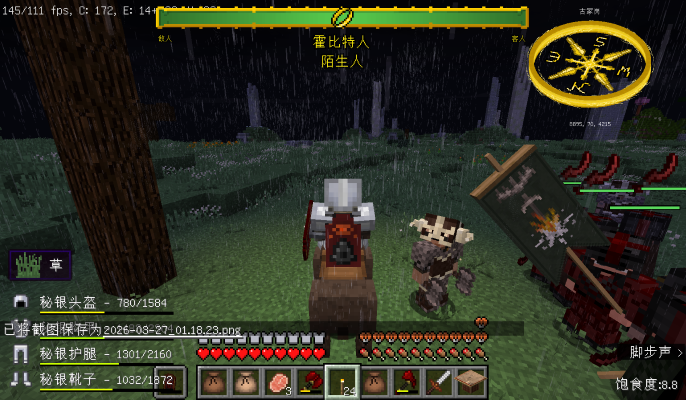Select the raw meat hotbar slot
Image resolution: width=686 pixels, height=400 pixels.
click(x=277, y=381)
